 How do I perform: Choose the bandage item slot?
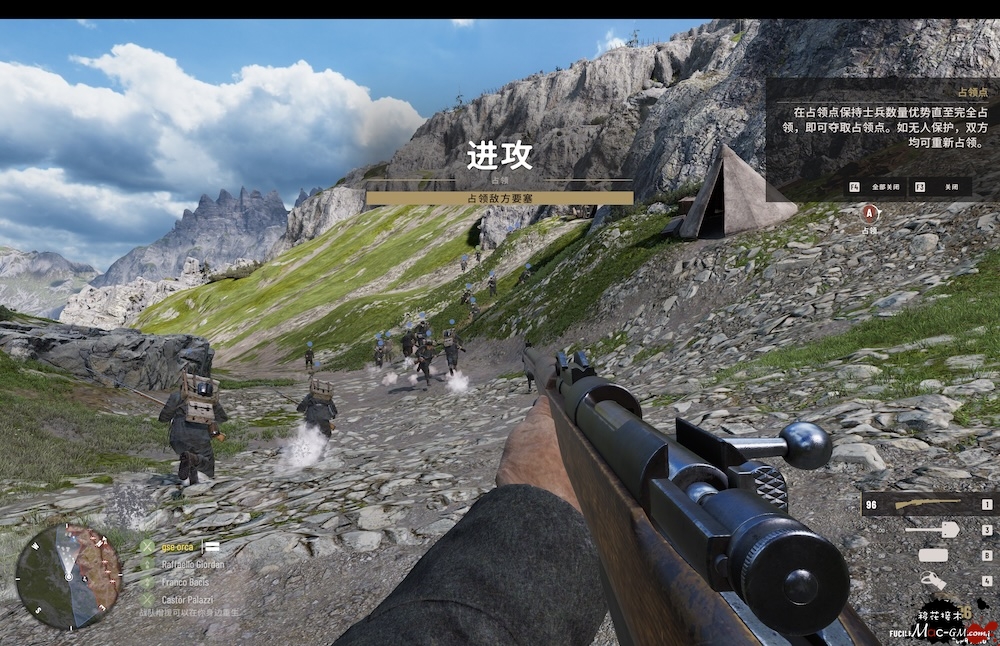pos(933,555)
